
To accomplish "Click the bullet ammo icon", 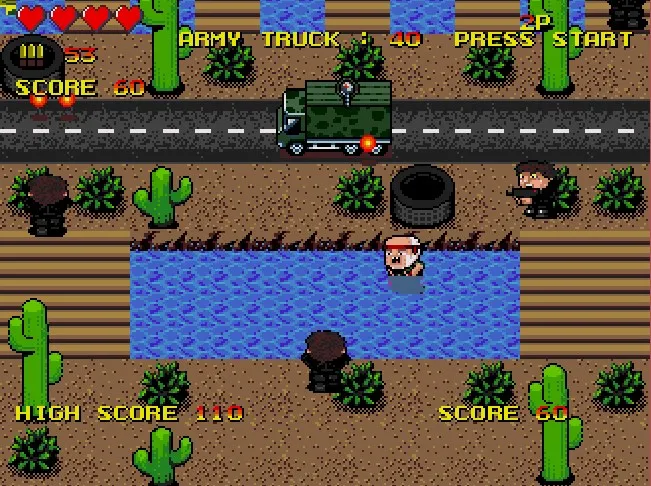I will pos(33,53).
